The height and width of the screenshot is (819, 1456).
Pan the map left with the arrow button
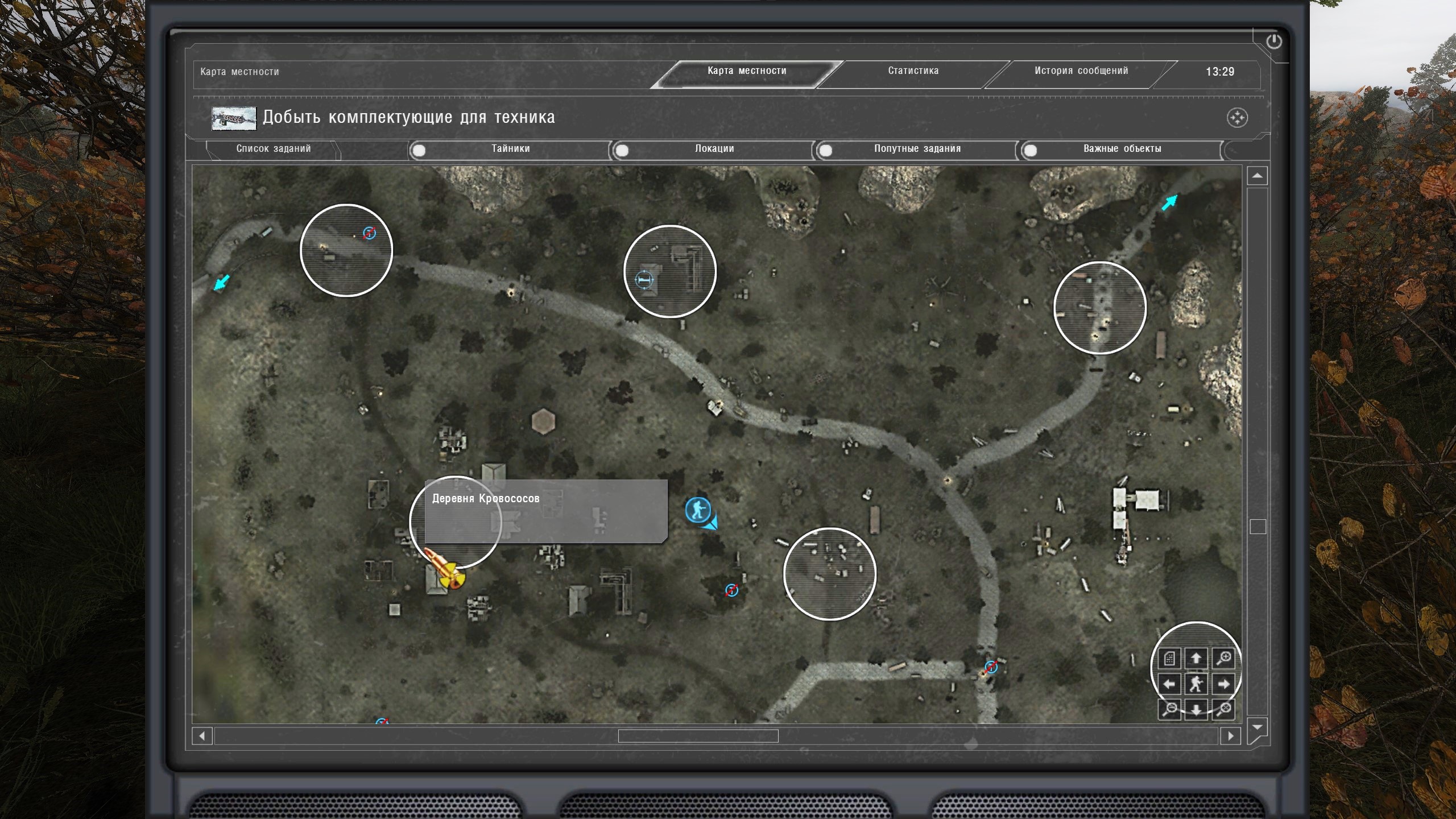coord(1169,684)
